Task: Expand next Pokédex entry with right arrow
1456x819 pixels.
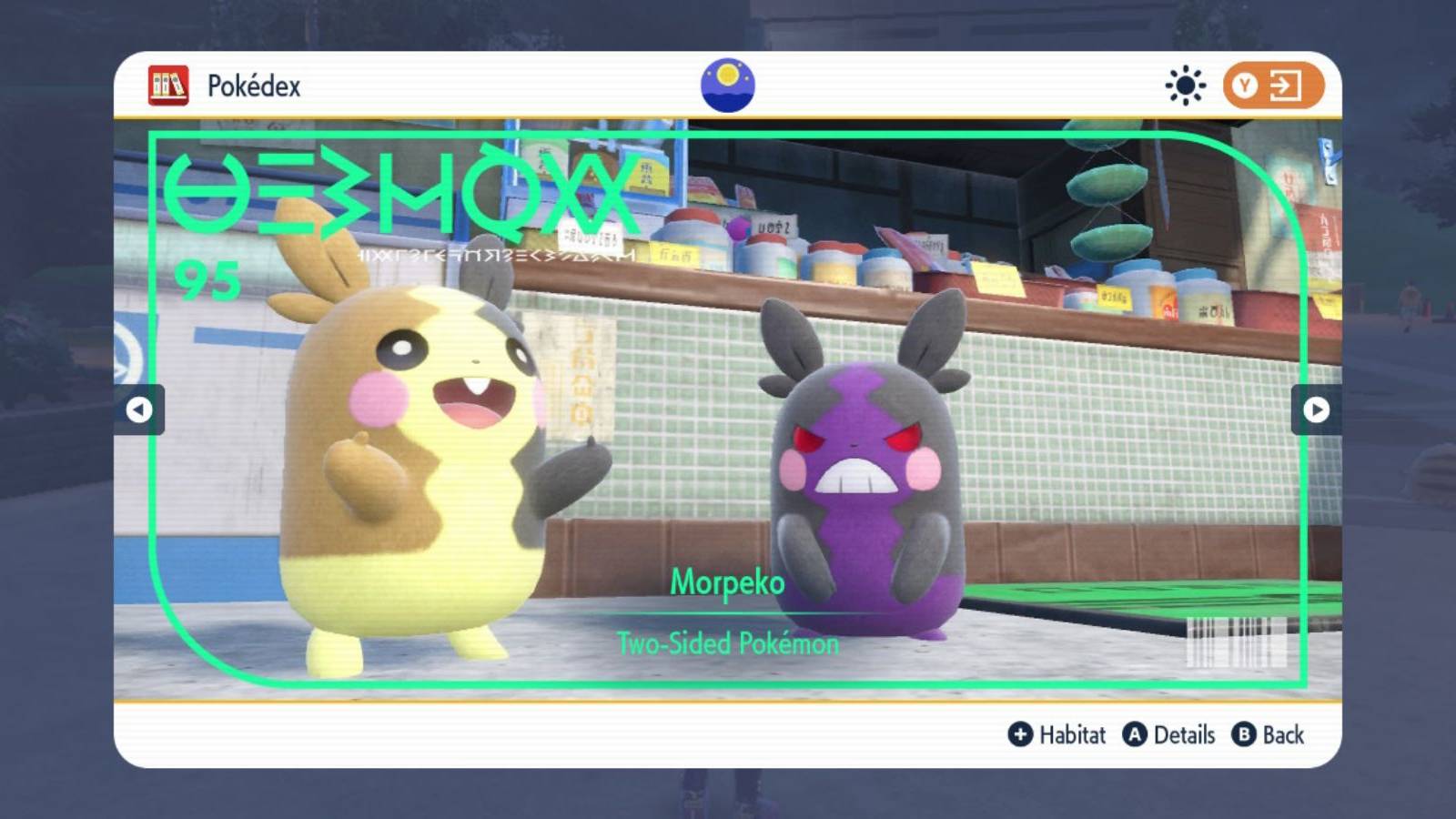Action: point(1316,411)
